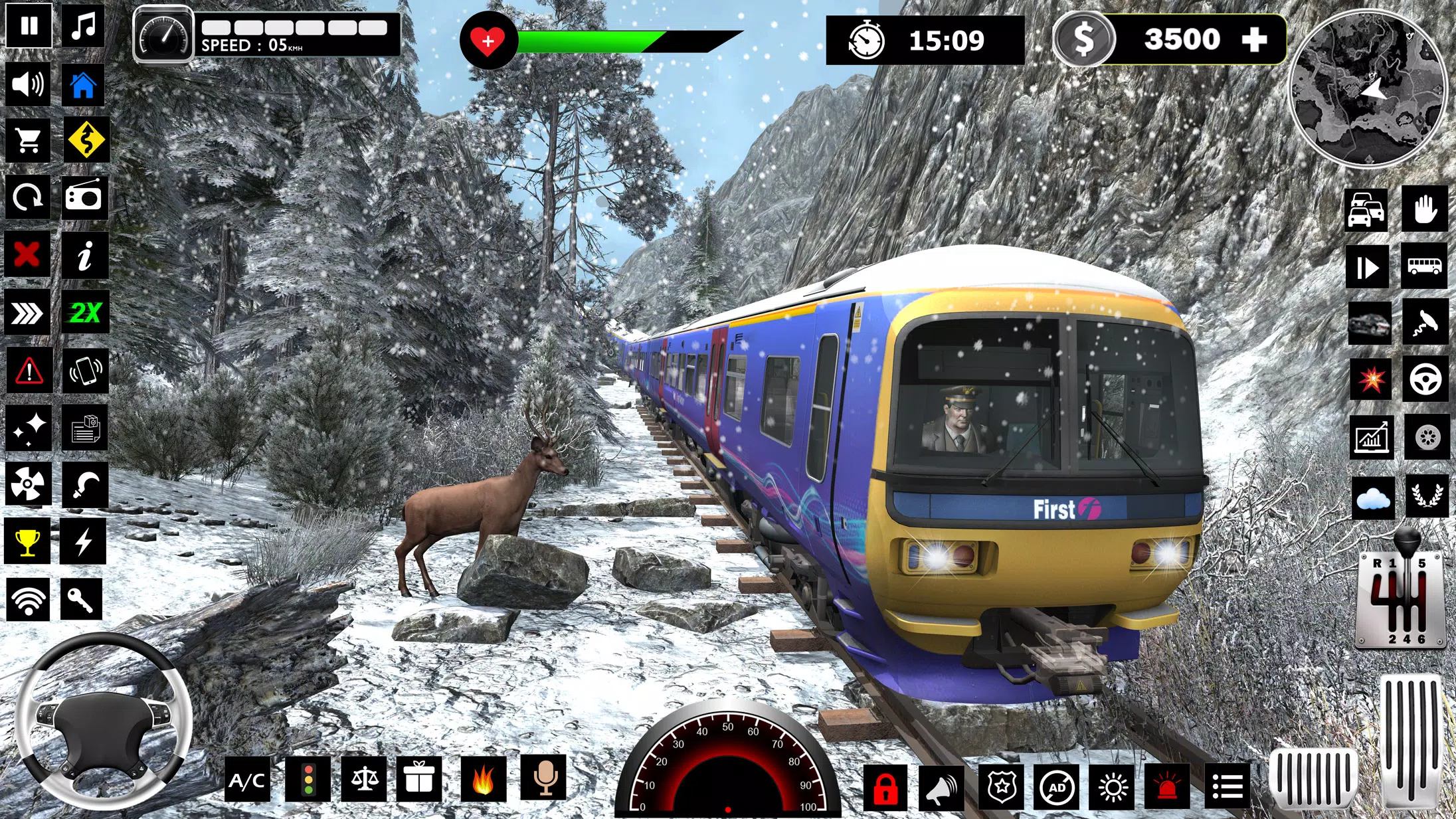1456x819 pixels.
Task: Tap the wrench repair icon
Action: tap(82, 599)
